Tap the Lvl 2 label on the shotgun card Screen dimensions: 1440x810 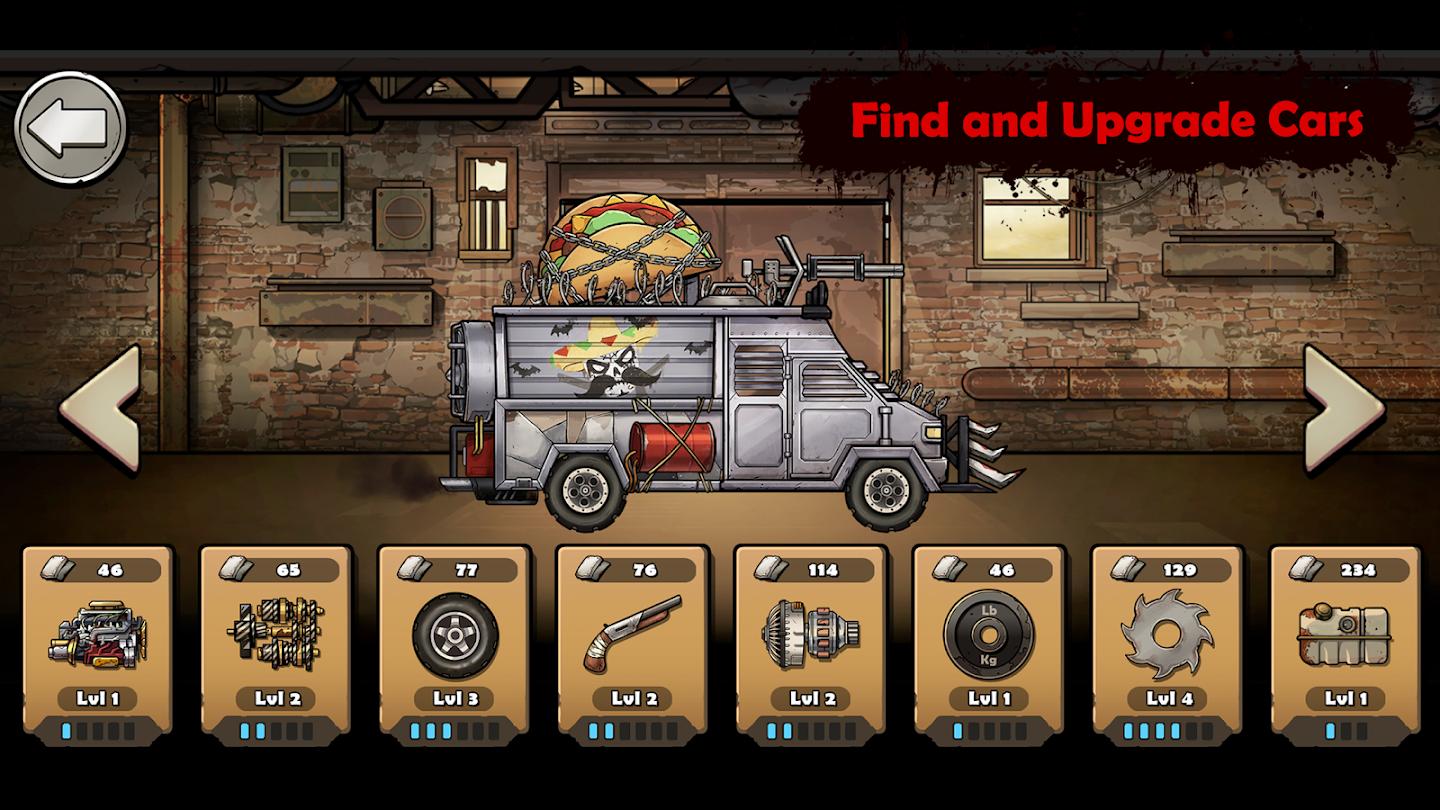630,698
